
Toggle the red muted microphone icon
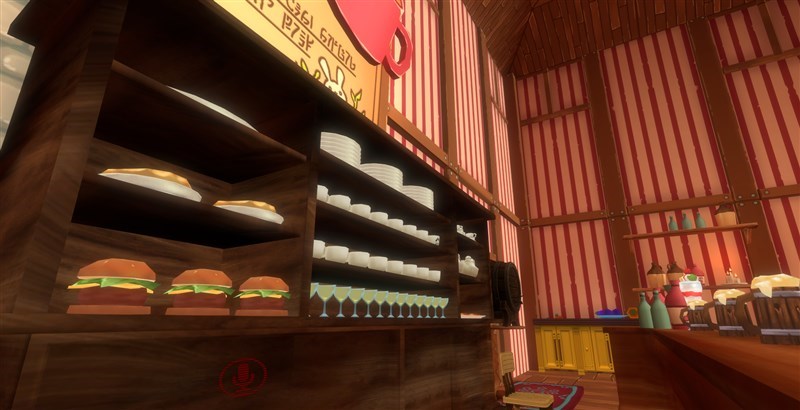[x=242, y=377]
